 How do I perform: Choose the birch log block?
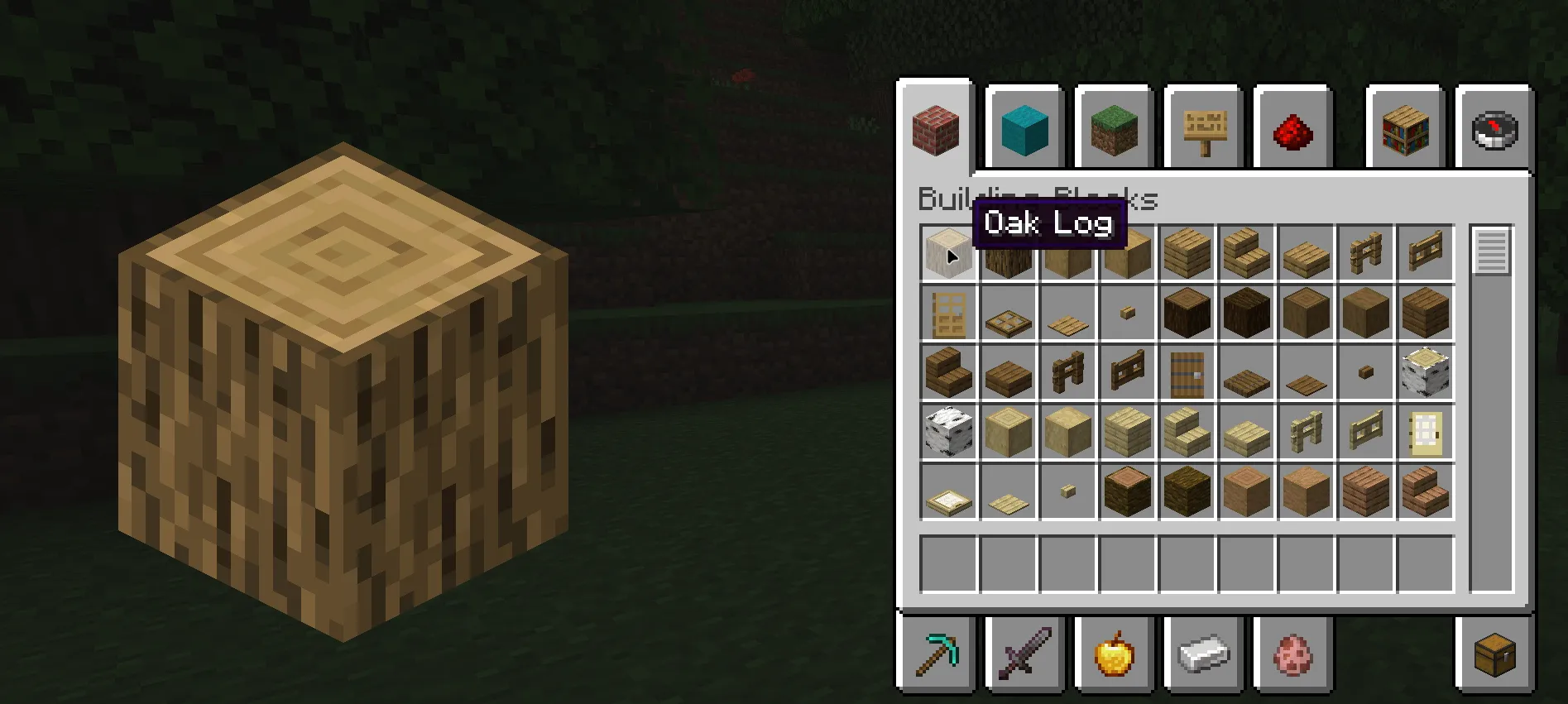pyautogui.click(x=1426, y=373)
